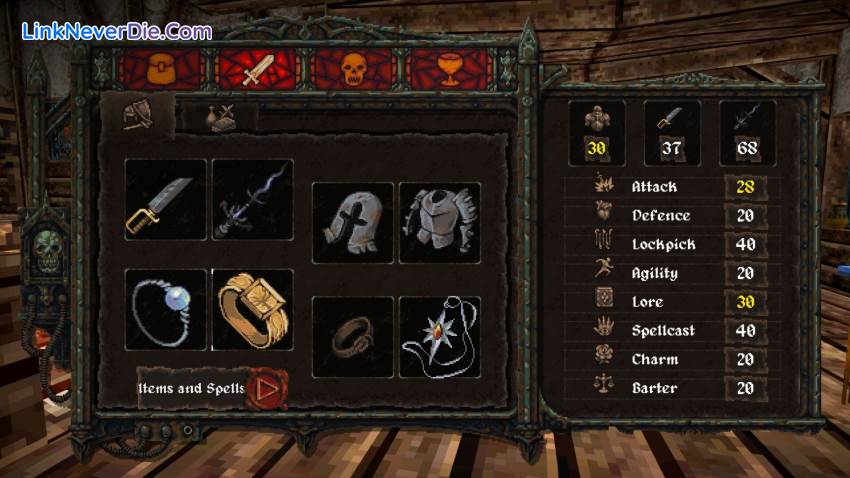Choose the helmet armor slot
850x478 pixels.
[352, 222]
